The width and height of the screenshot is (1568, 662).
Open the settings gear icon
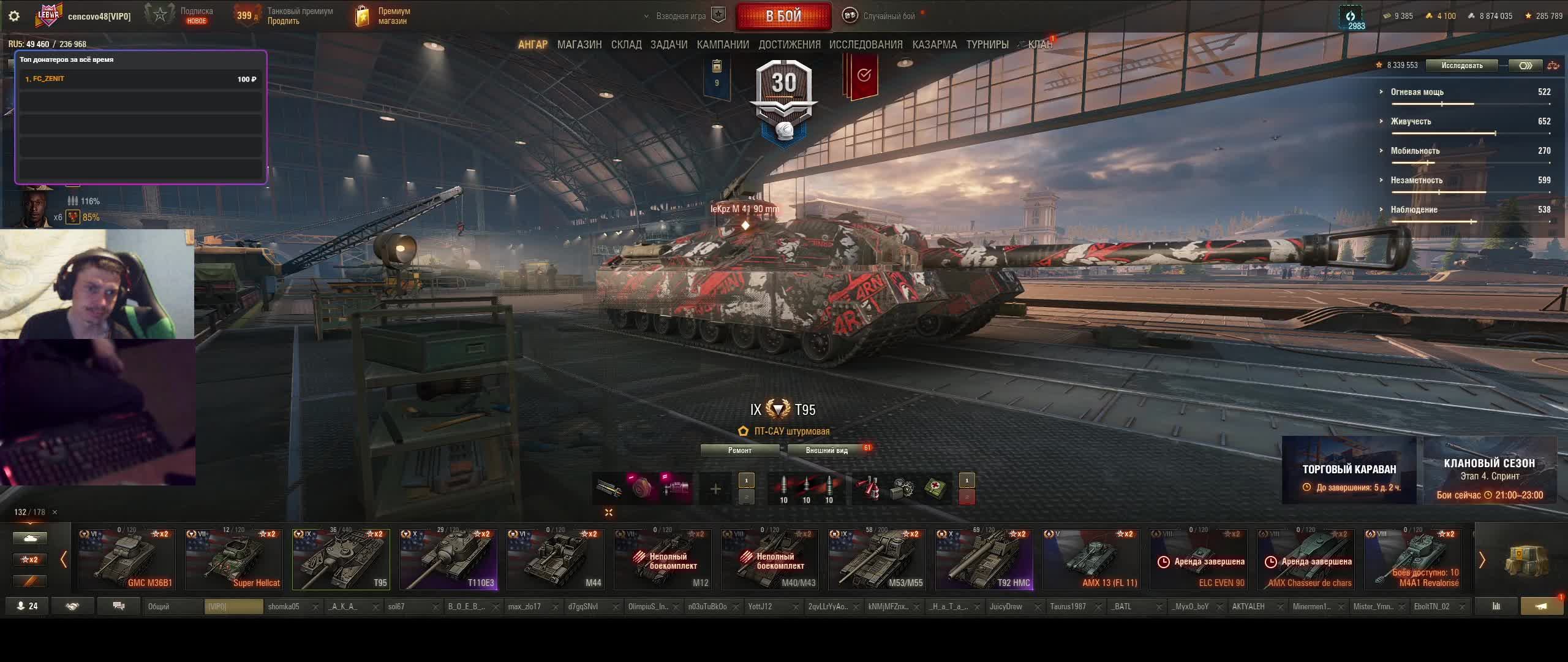14,17
